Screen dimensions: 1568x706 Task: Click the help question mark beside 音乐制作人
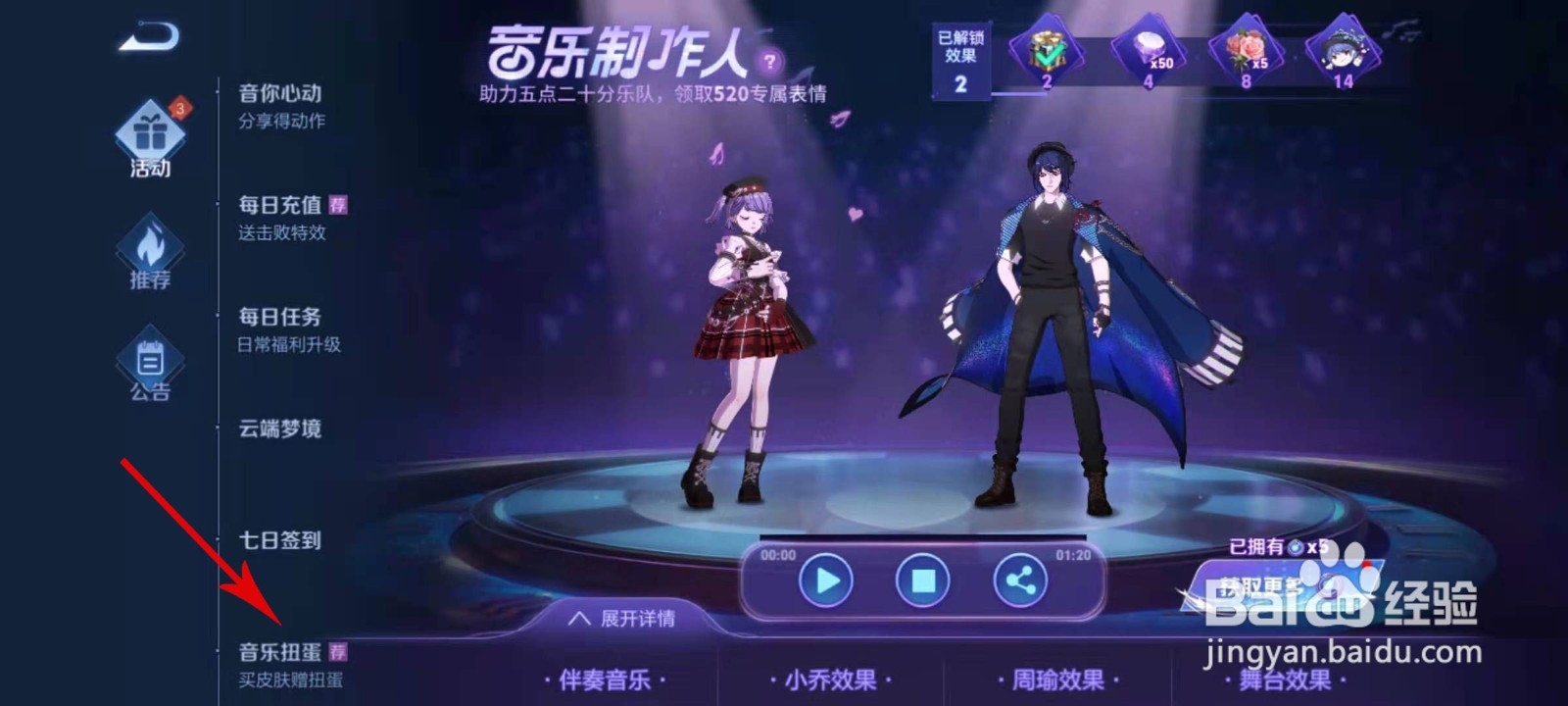(x=771, y=62)
